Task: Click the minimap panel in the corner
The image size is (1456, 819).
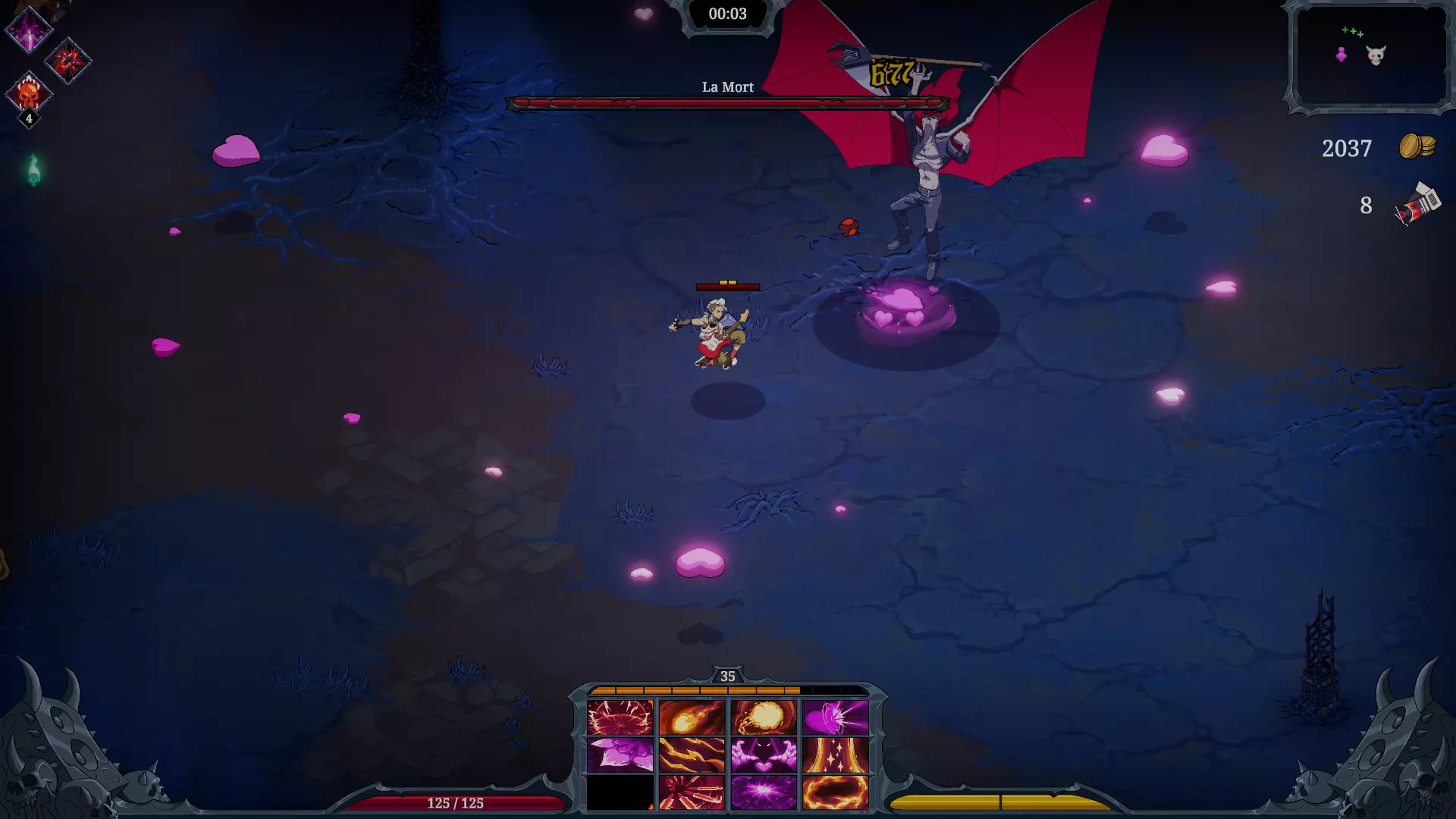Action: (x=1369, y=57)
